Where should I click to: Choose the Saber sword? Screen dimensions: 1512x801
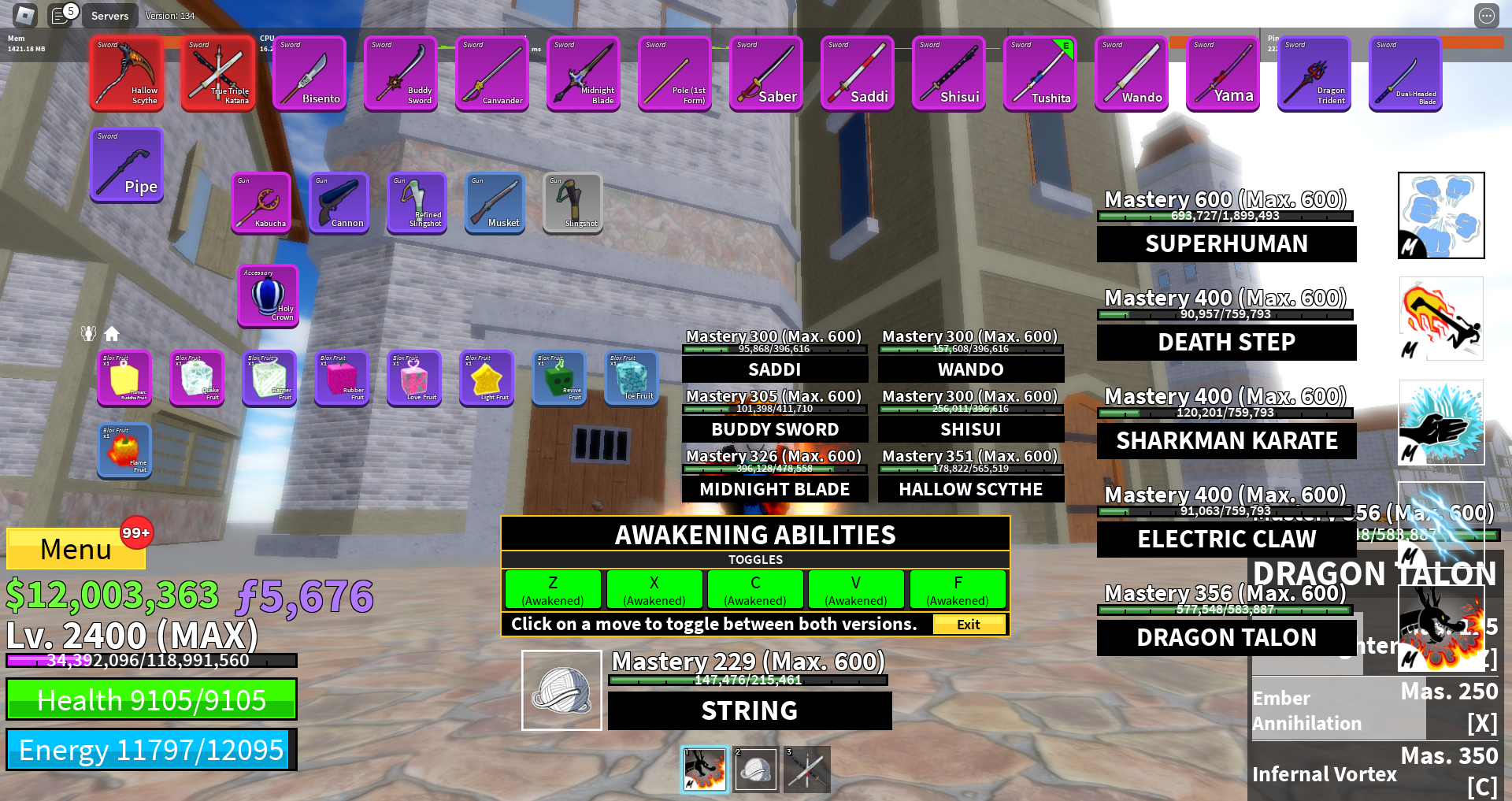point(765,74)
